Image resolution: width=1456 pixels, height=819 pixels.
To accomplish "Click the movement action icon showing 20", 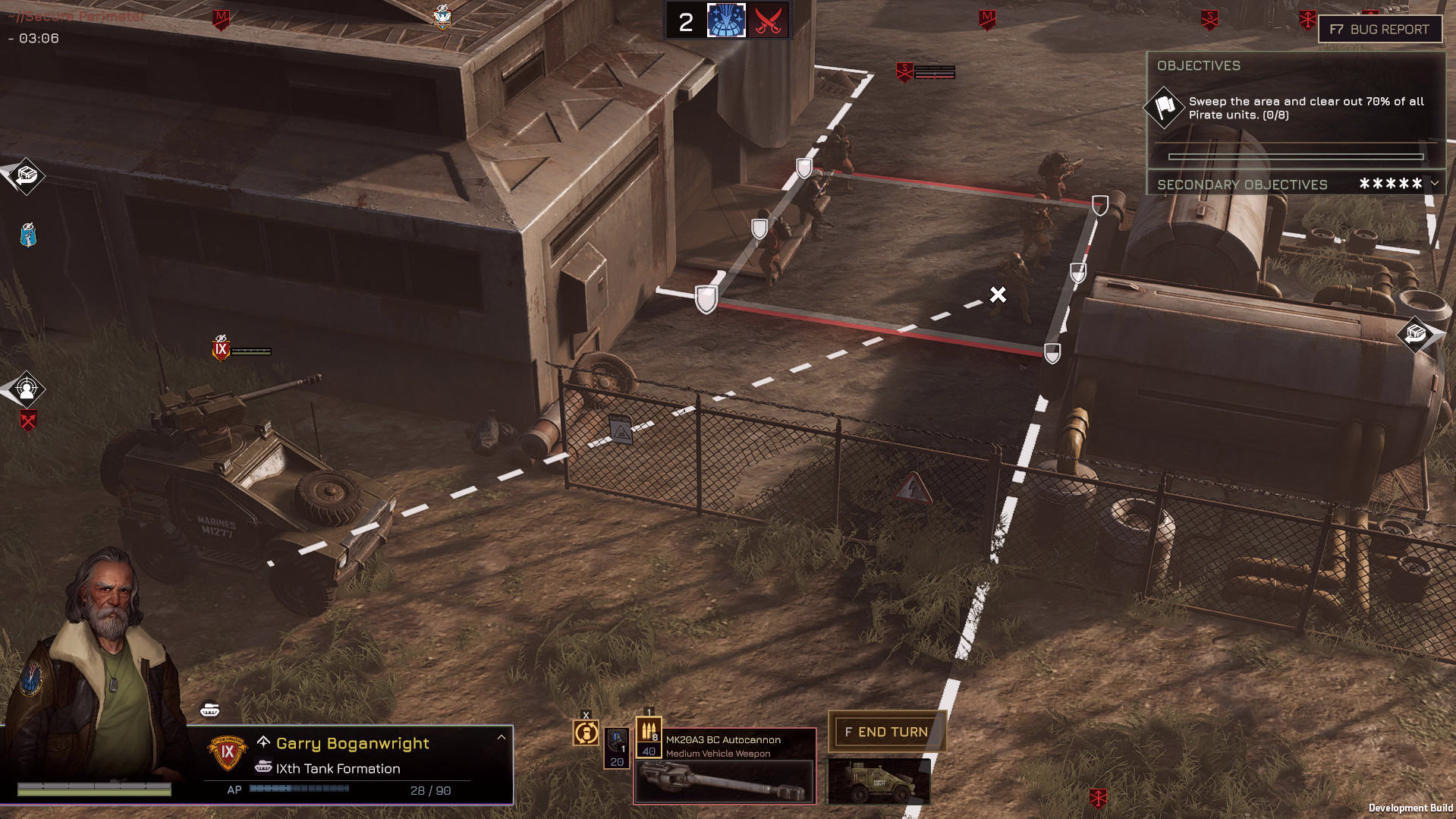I will tap(616, 749).
